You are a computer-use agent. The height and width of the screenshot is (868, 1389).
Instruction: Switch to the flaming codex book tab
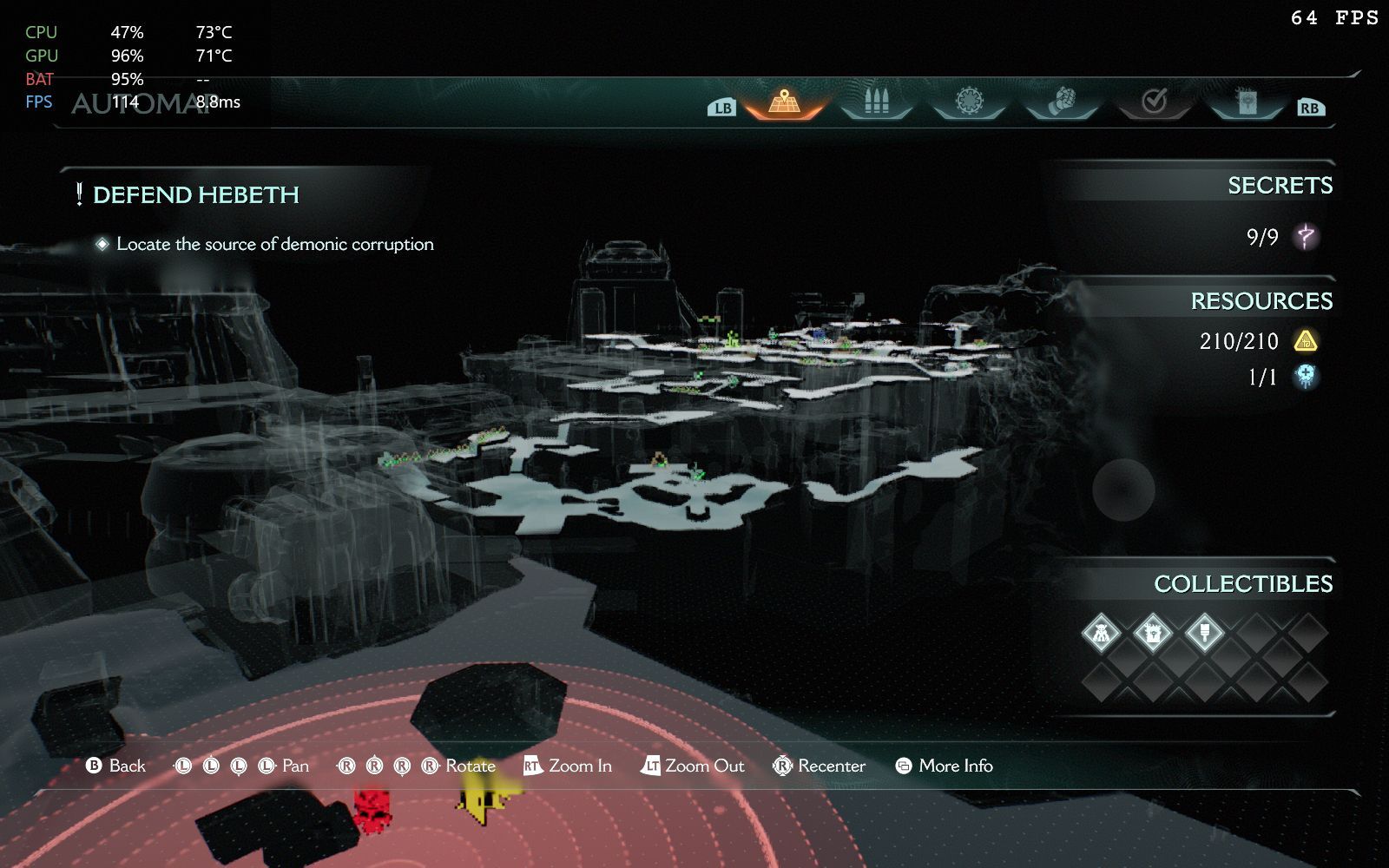coord(1246,102)
